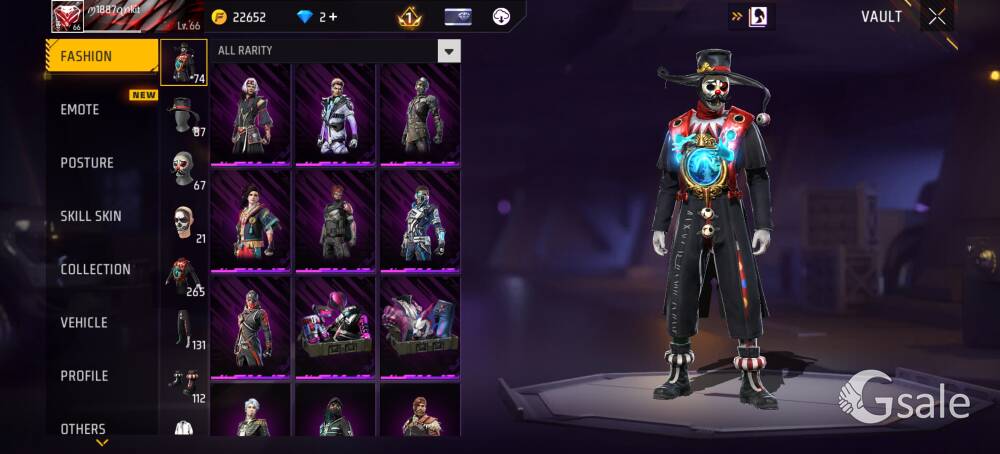
Task: Choose the white rabbit mask bundle crate
Action: (x=420, y=326)
